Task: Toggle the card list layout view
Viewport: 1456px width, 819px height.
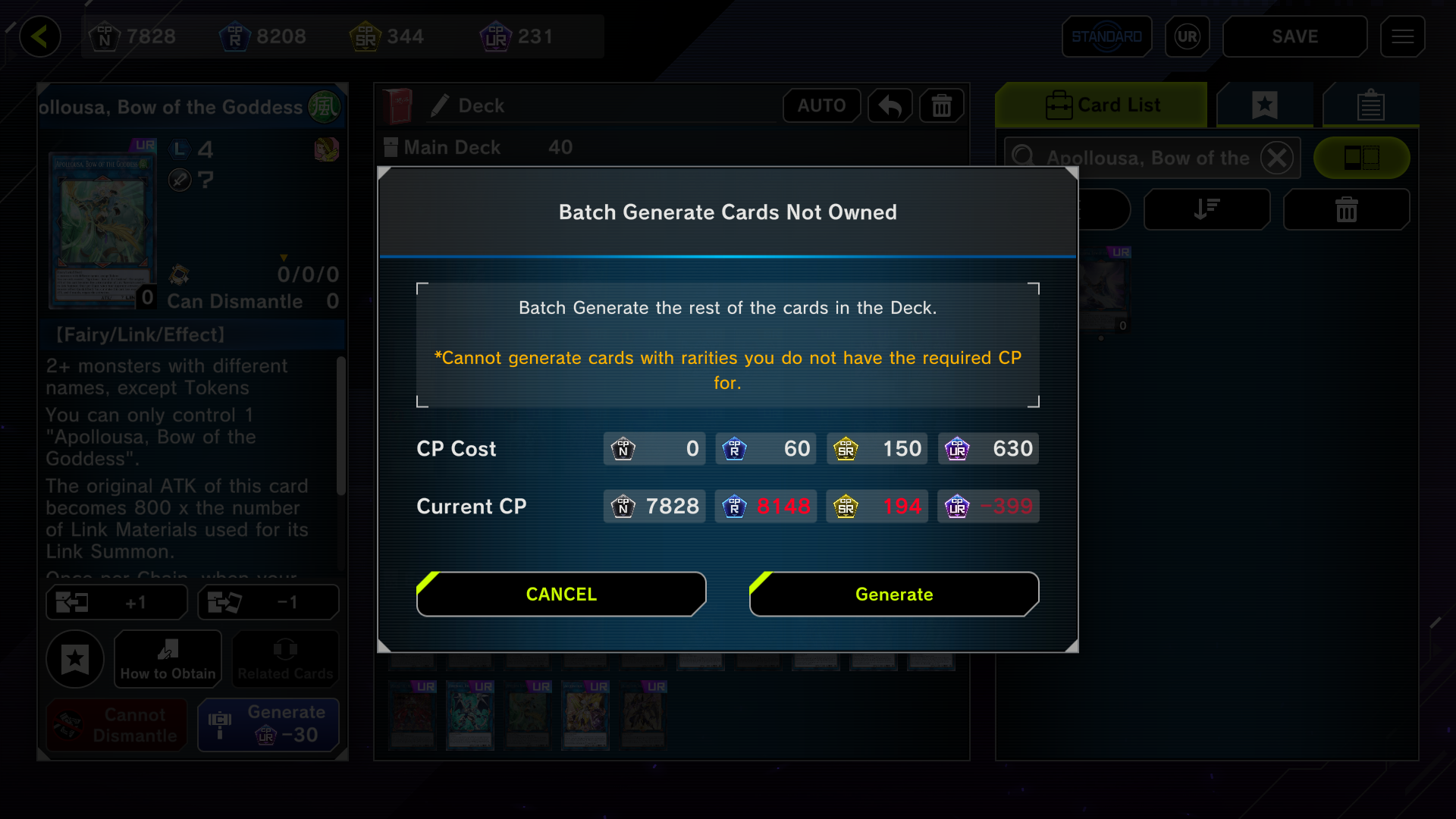Action: [1361, 158]
